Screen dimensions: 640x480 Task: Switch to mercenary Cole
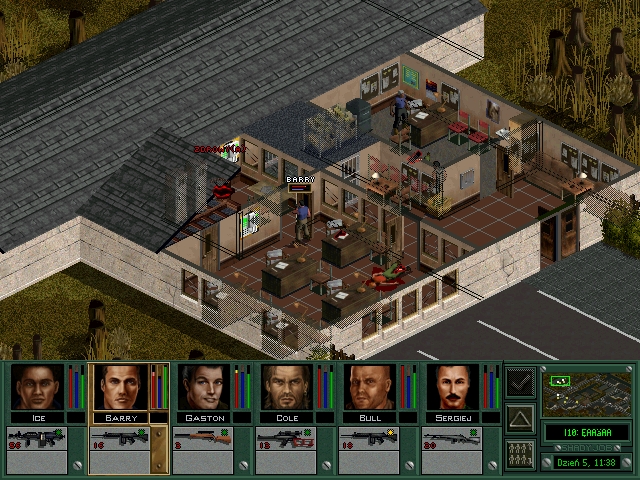[286, 386]
